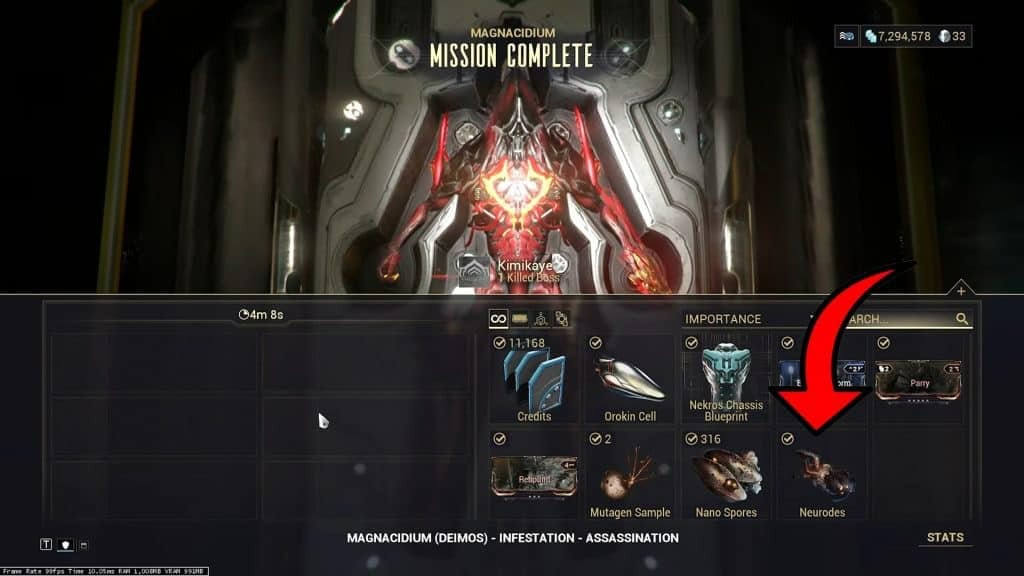Choose the Nekros Chassis Blueprint reward
This screenshot has width=1024, height=576.
click(x=726, y=379)
